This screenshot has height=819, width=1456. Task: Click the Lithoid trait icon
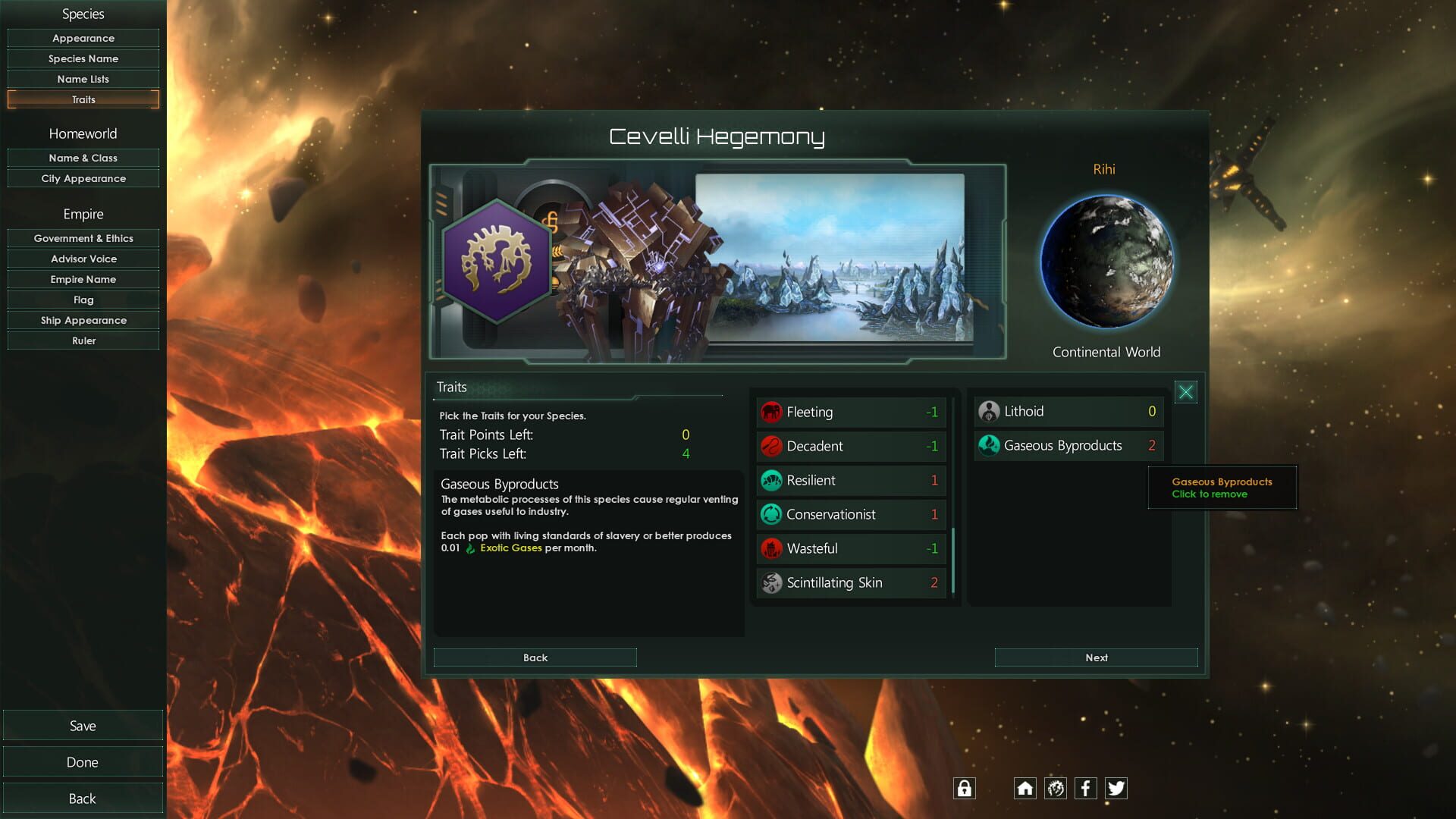pyautogui.click(x=990, y=411)
